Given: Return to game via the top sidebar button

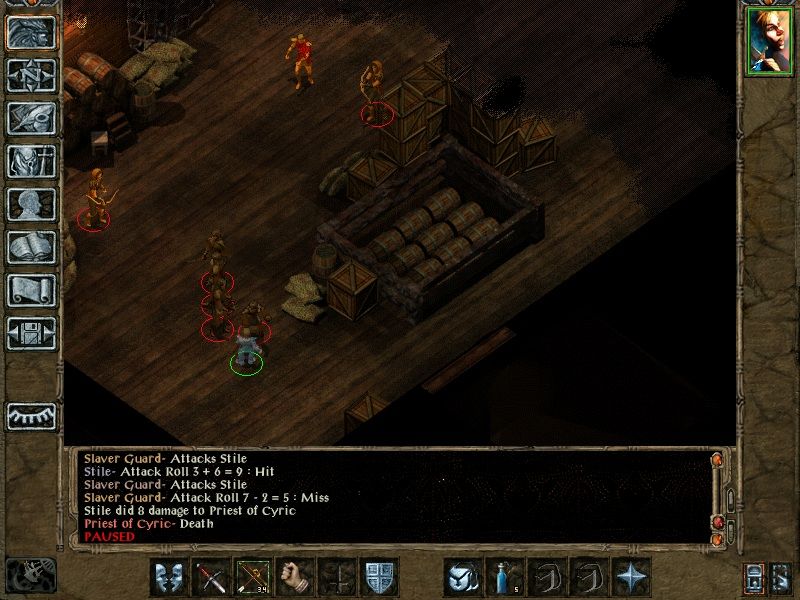Looking at the screenshot, I should pyautogui.click(x=32, y=32).
